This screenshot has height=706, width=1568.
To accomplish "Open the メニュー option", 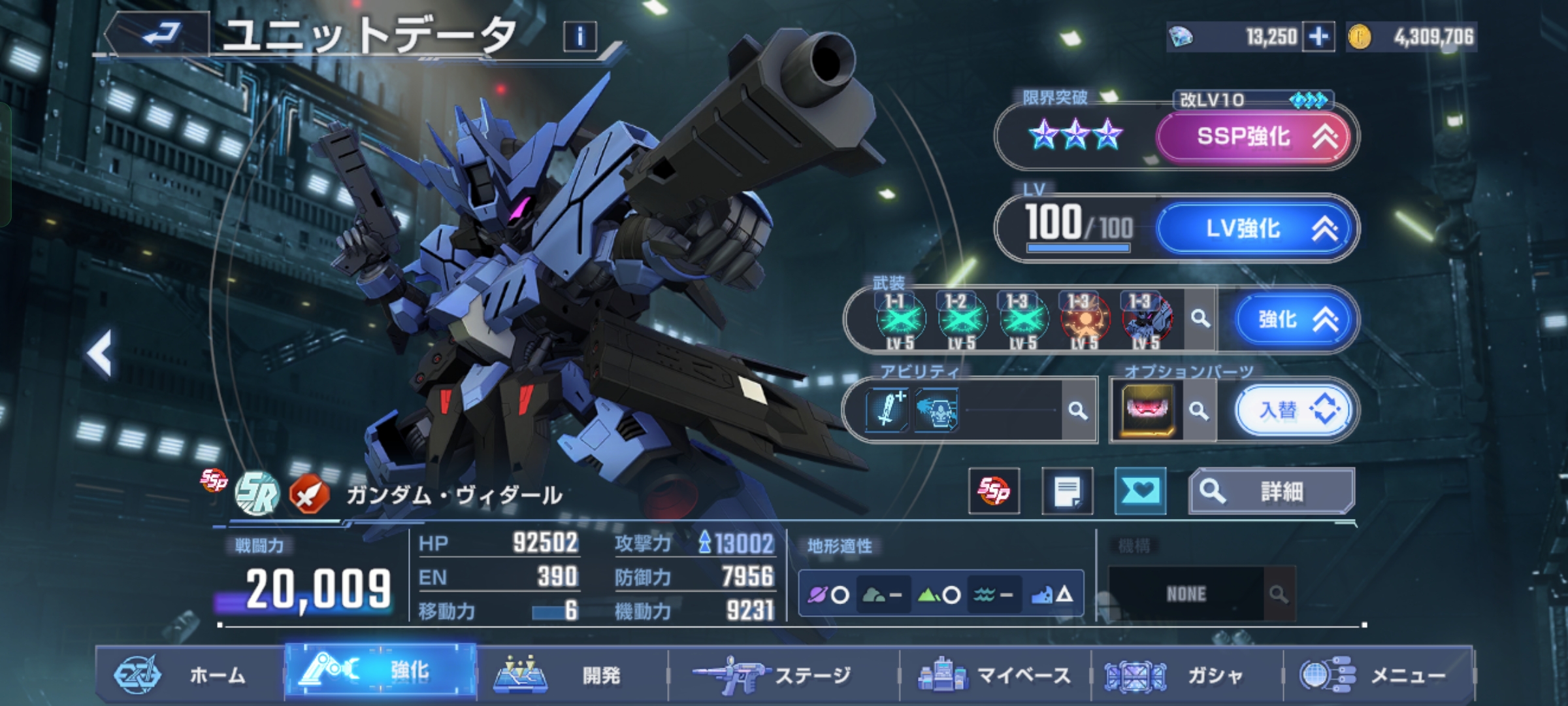I will [1379, 675].
